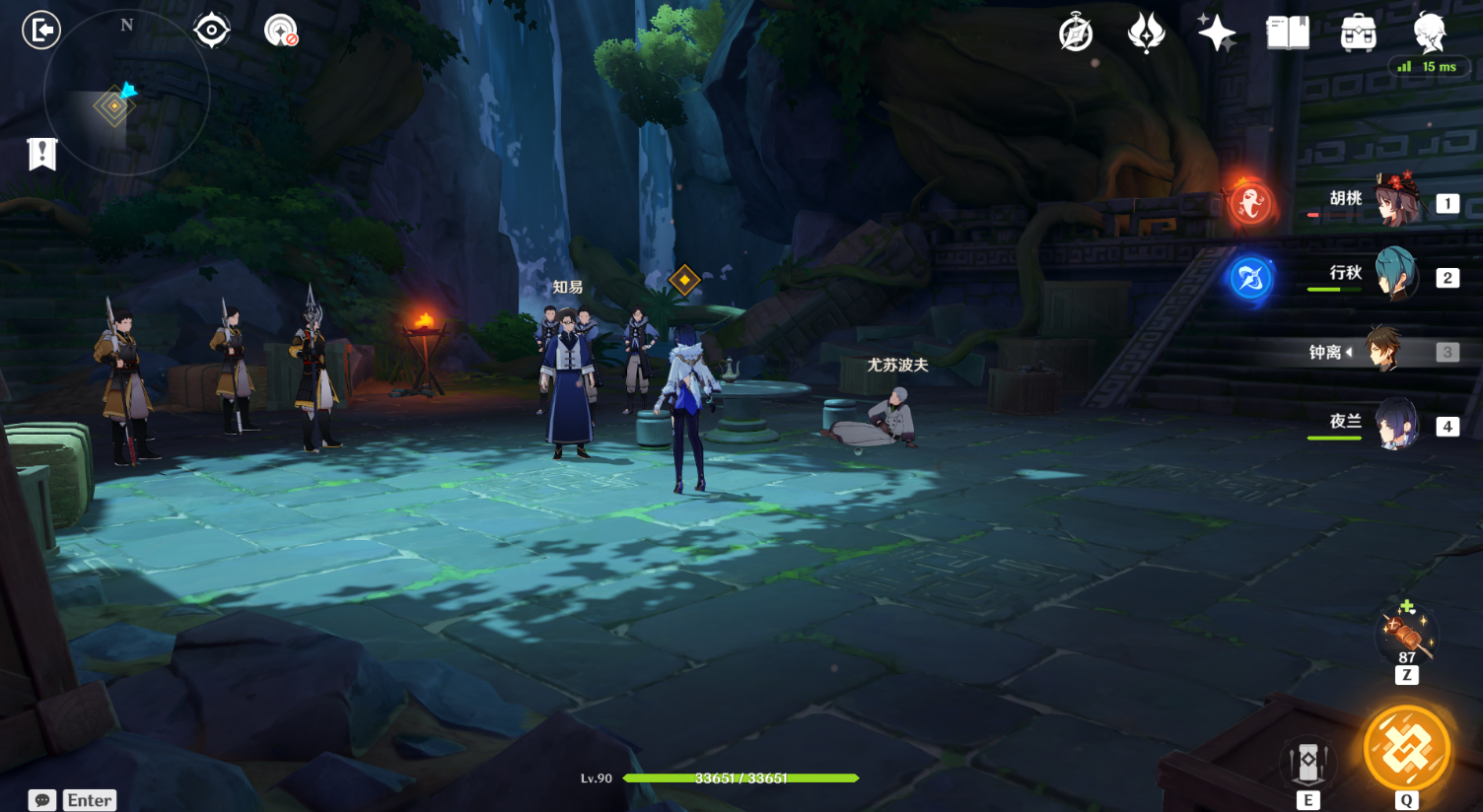Viewport: 1483px width, 812px height.
Task: Open the four-pointed star wish menu
Action: pos(1217,34)
